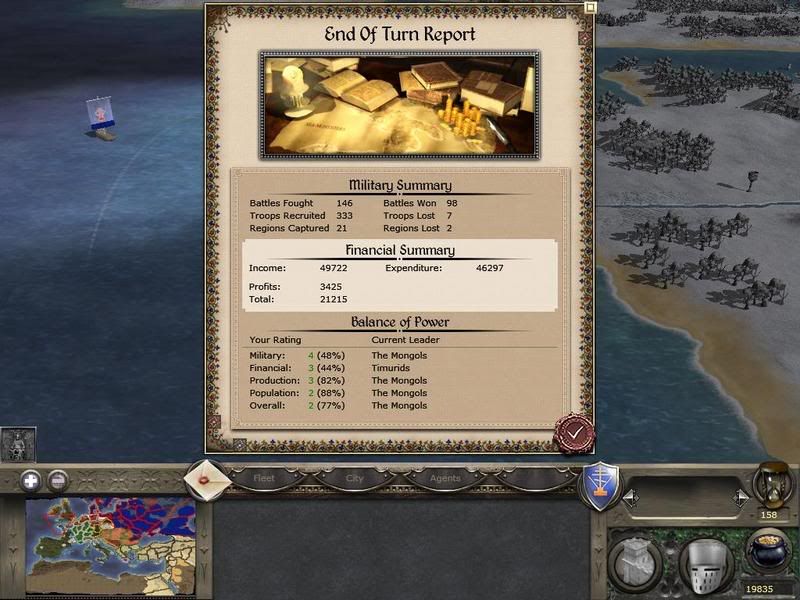Click the right arrow near the hourglass
Viewport: 800px width, 600px height.
click(x=740, y=496)
